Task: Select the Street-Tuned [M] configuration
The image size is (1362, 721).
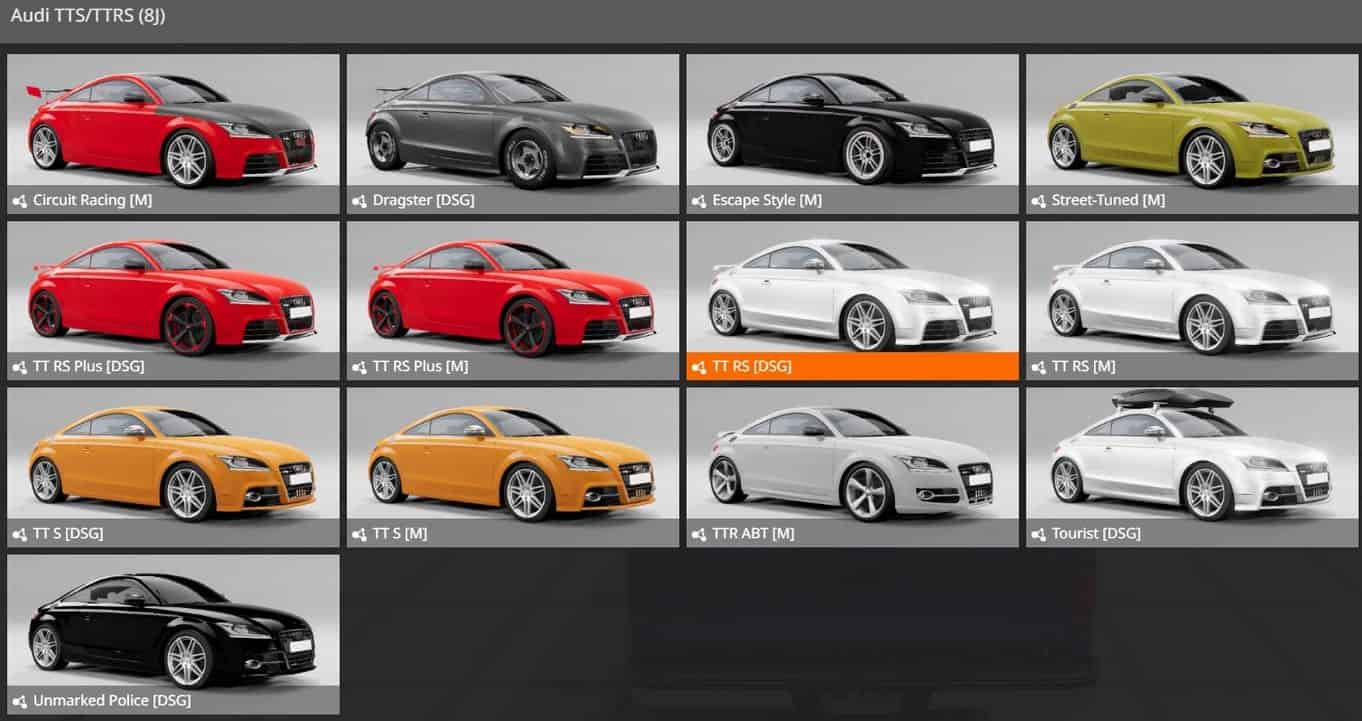Action: [x=1192, y=133]
